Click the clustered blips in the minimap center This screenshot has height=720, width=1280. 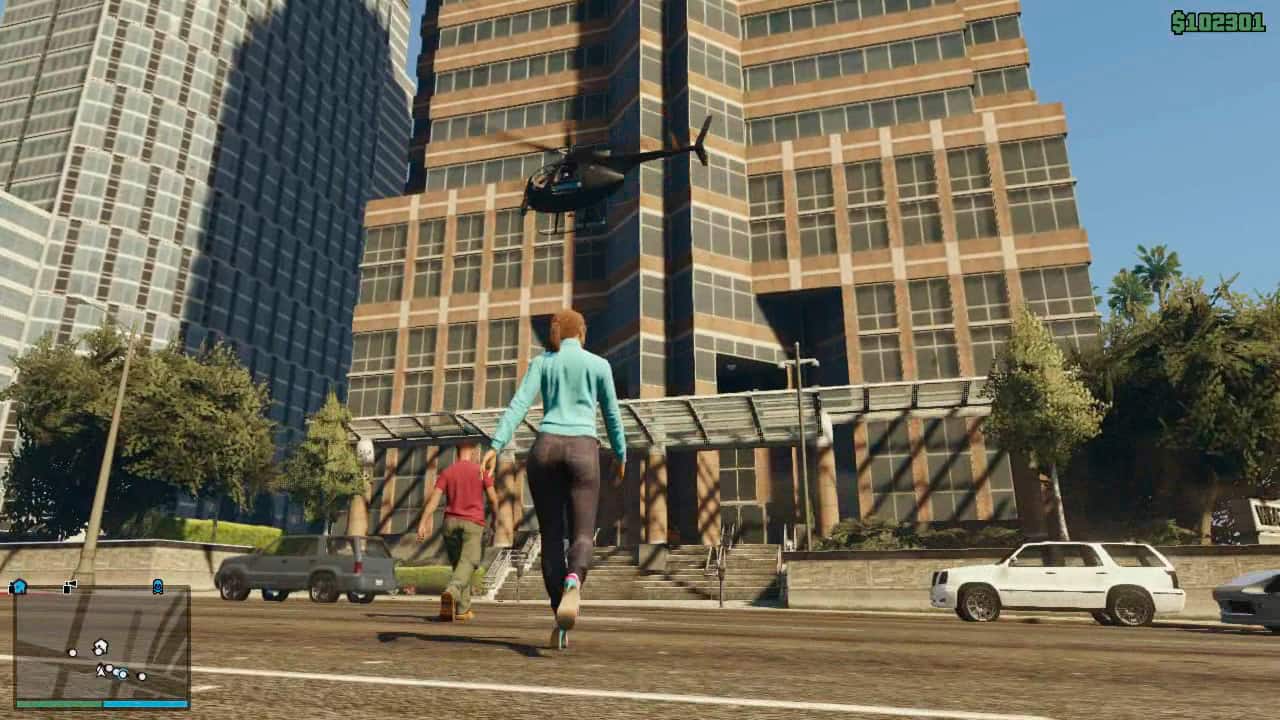click(x=113, y=672)
